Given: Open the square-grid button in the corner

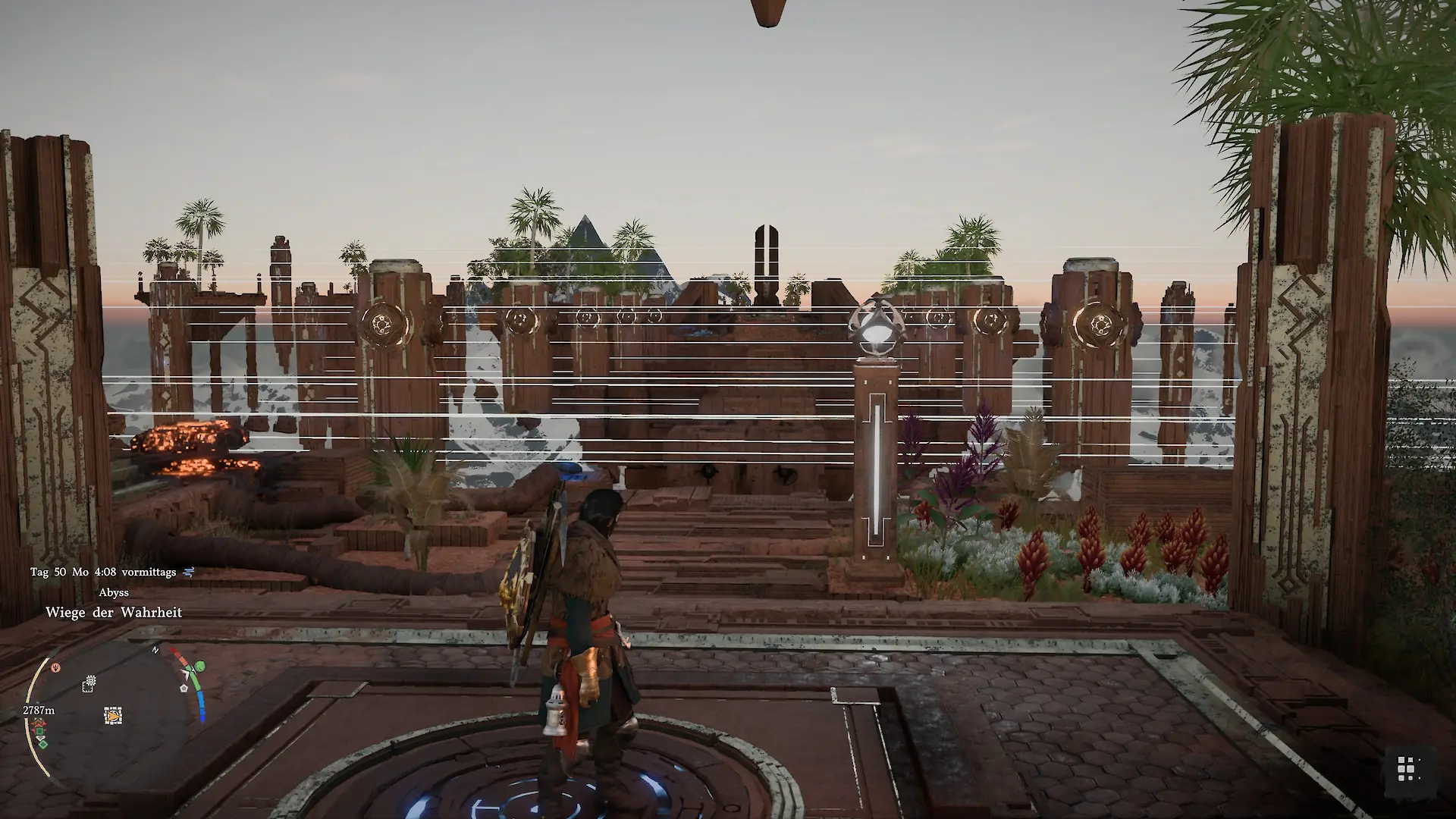Looking at the screenshot, I should [1407, 768].
